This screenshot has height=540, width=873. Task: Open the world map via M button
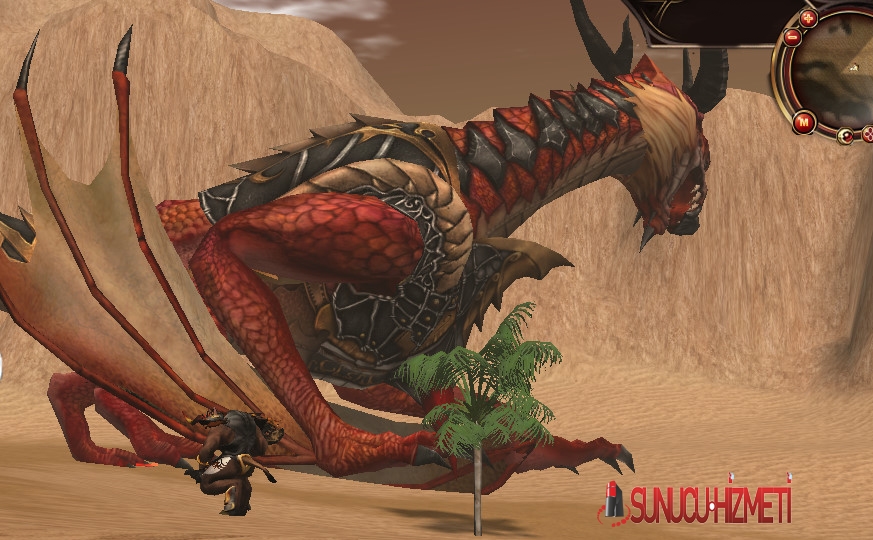(x=805, y=123)
